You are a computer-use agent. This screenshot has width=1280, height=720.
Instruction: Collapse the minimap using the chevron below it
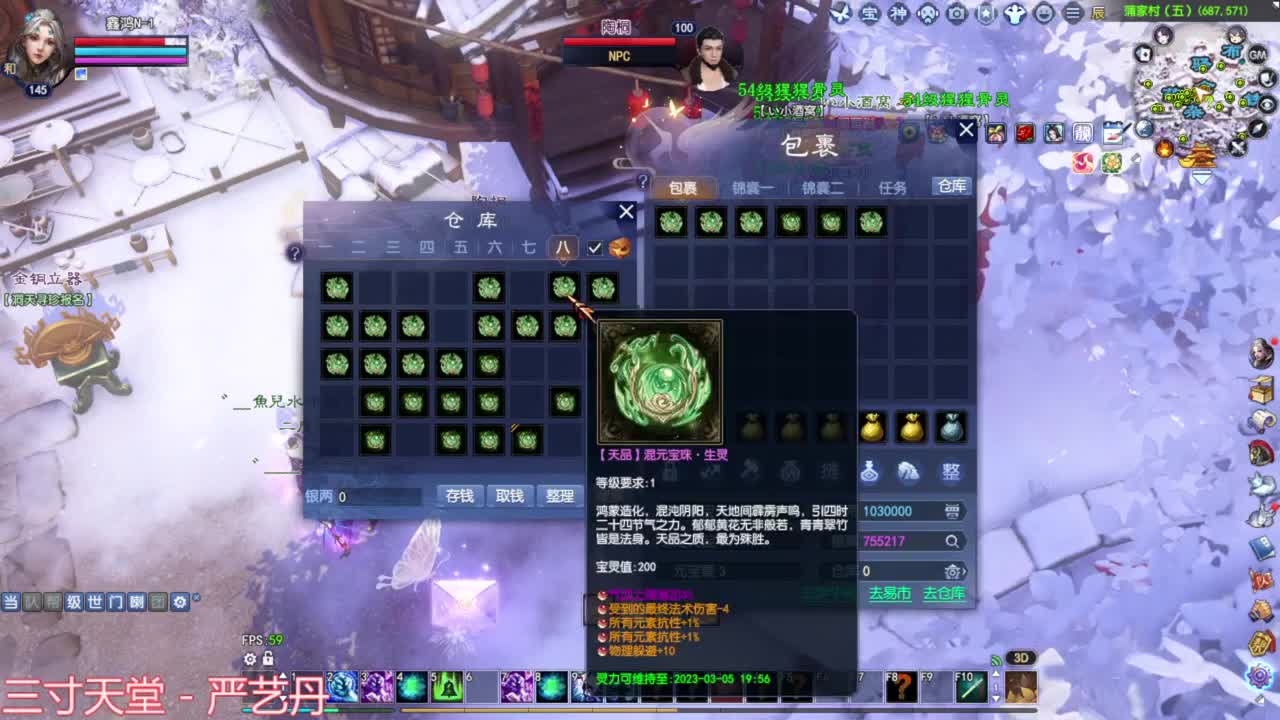(x=1200, y=178)
